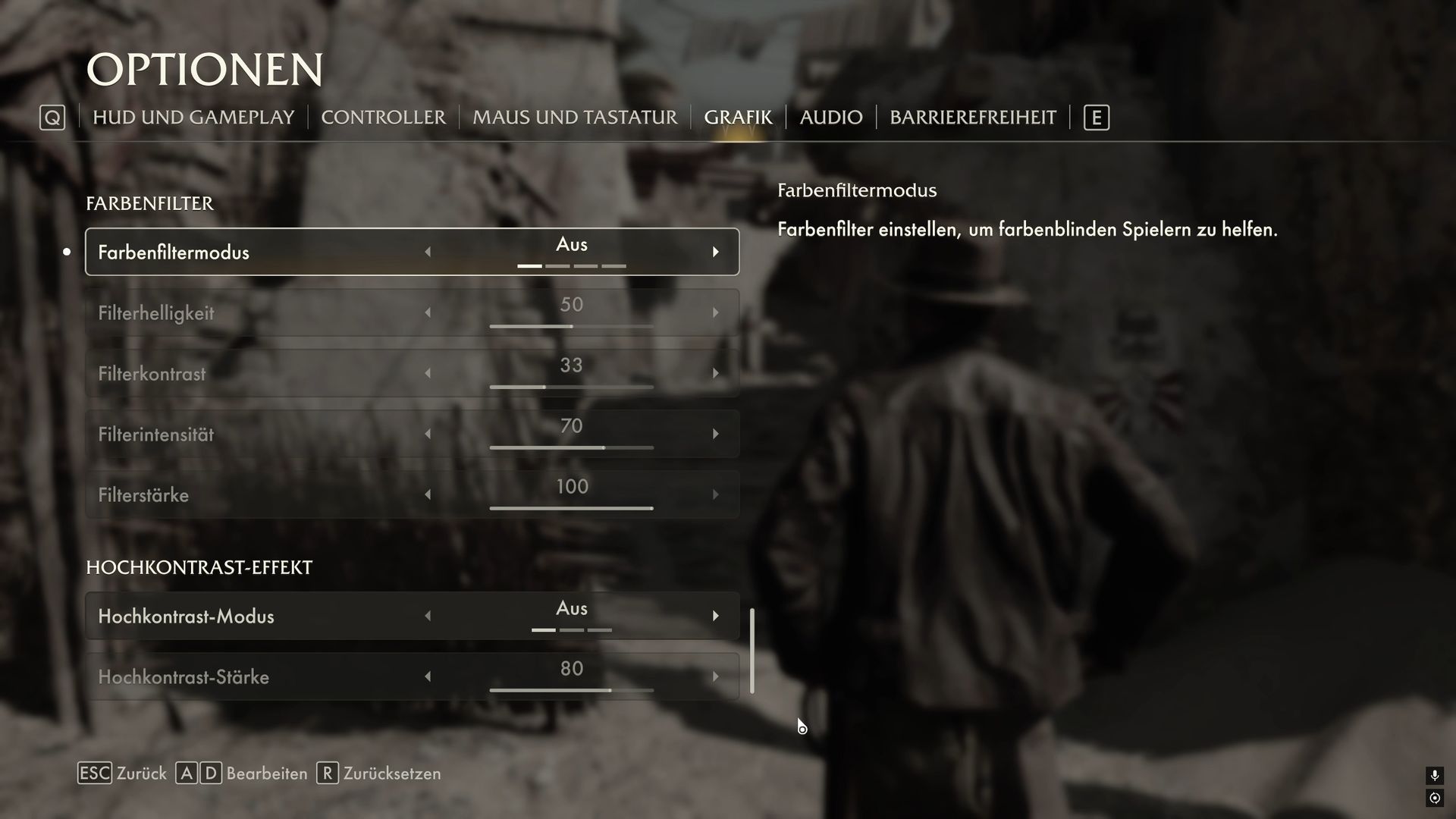Open the Controller settings tab
This screenshot has width=1456, height=819.
click(383, 118)
